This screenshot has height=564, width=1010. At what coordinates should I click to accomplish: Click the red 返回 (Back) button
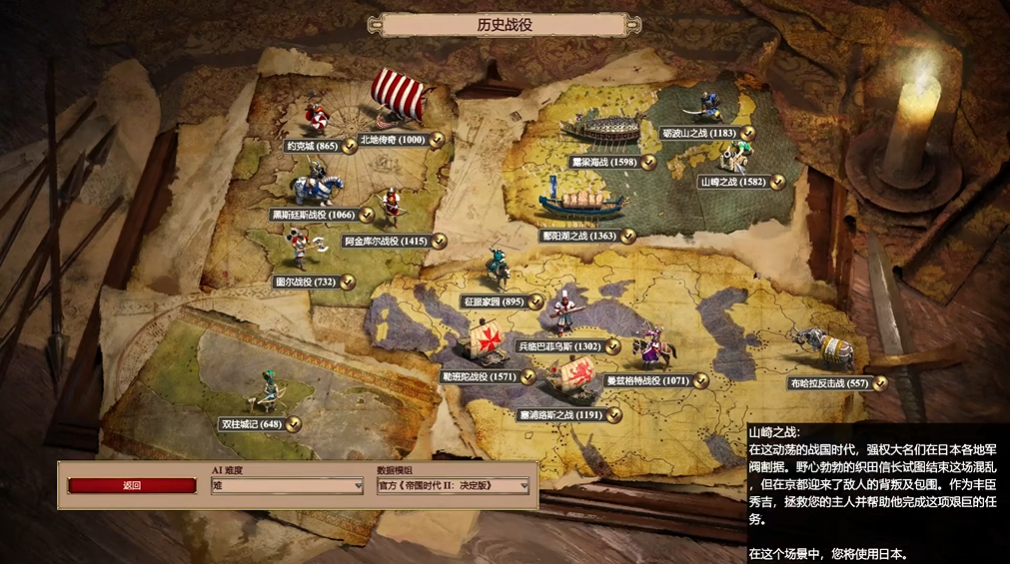pos(132,486)
